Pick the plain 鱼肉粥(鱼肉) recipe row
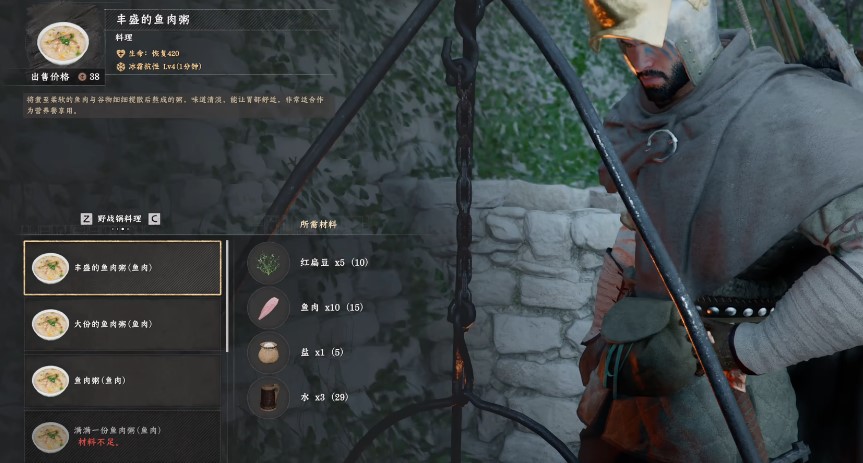This screenshot has width=863, height=463. click(122, 380)
